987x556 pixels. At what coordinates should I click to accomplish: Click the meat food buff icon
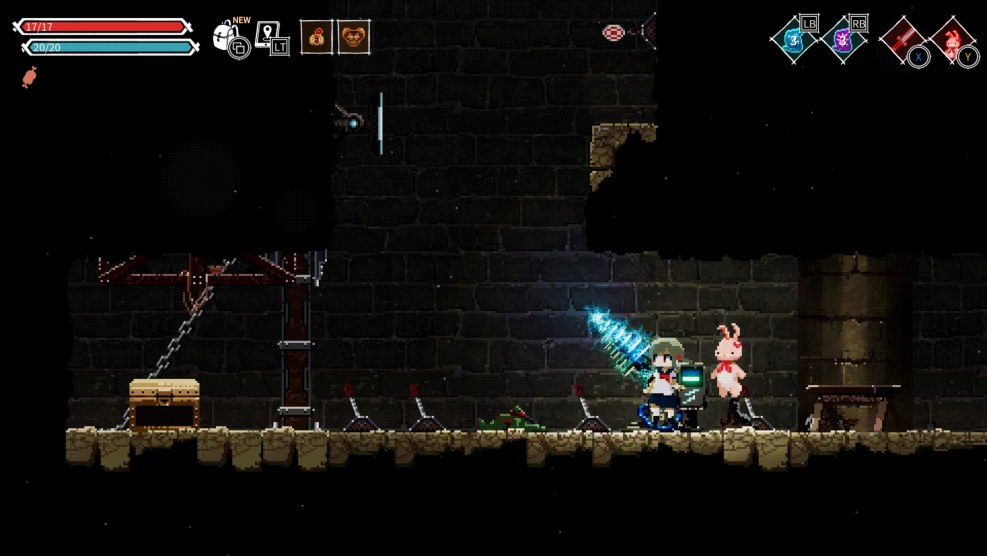pyautogui.click(x=29, y=77)
